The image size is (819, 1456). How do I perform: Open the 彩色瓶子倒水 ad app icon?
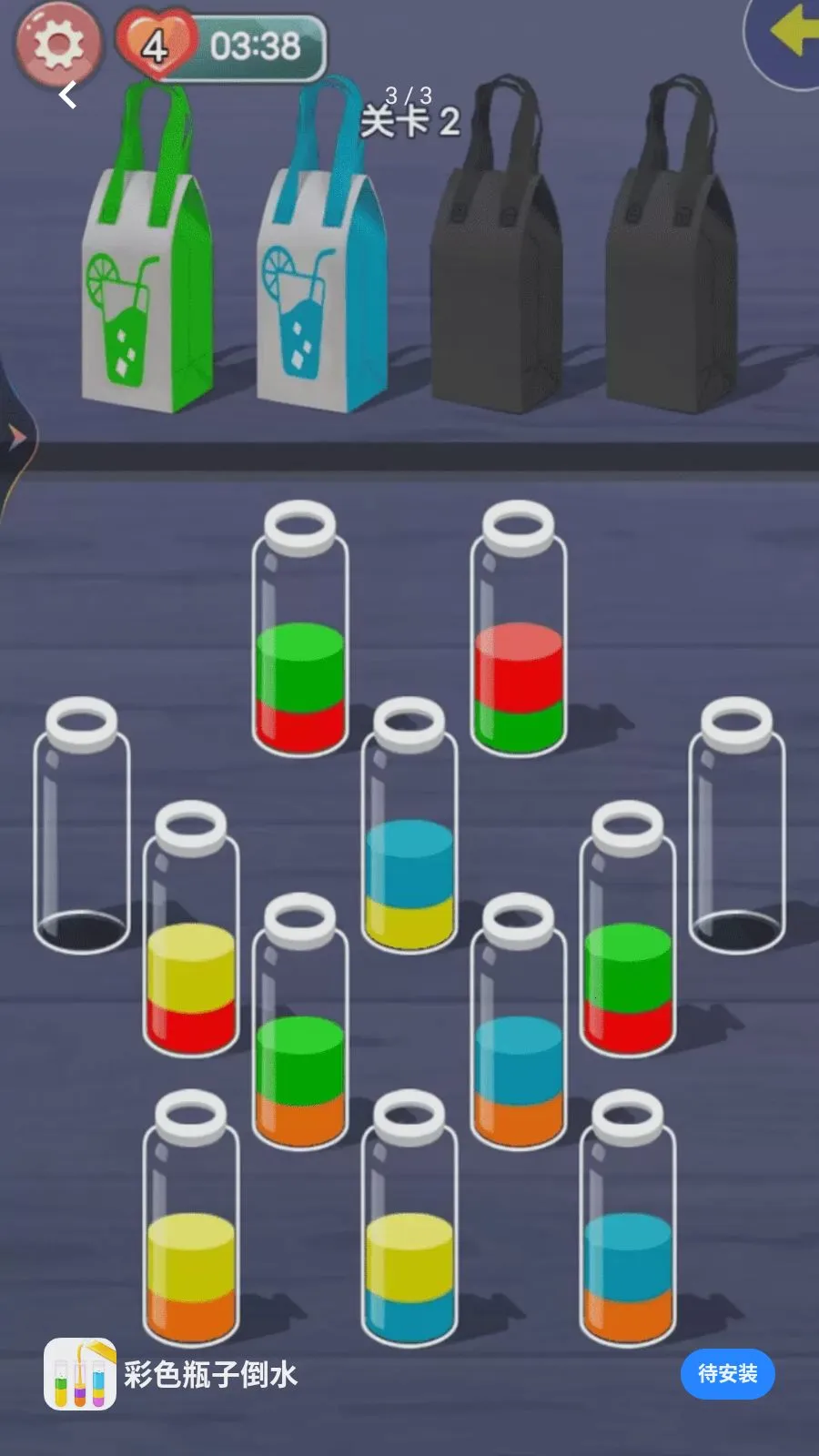pos(80,1373)
